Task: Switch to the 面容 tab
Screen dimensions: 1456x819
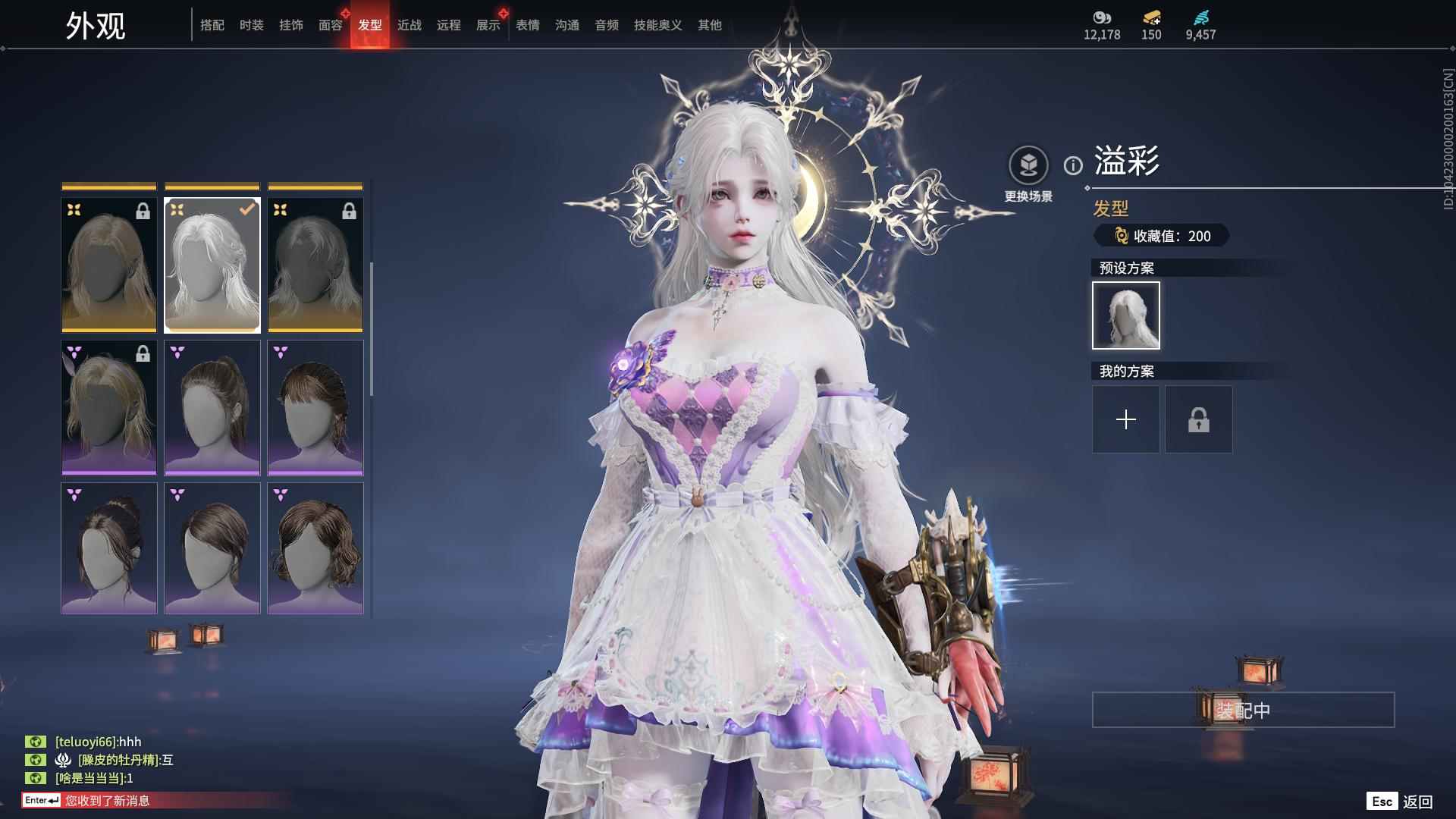Action: pyautogui.click(x=331, y=25)
